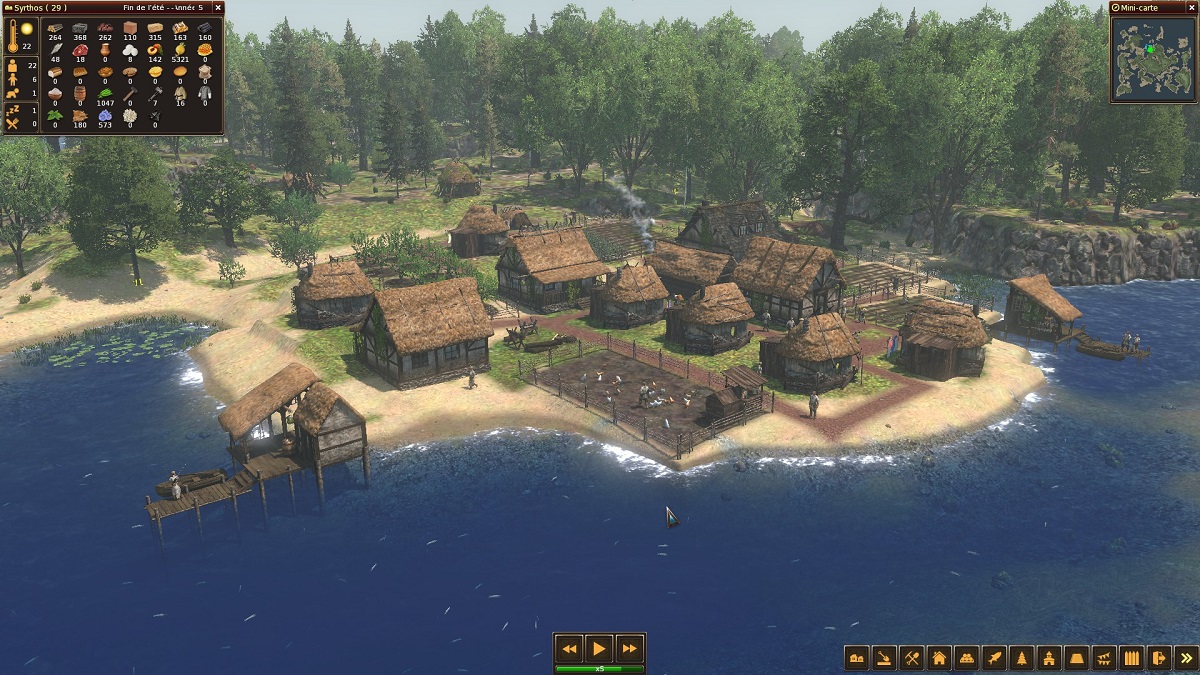Open the pickaxe and shovel build menu
This screenshot has width=1200, height=675.
point(911,657)
